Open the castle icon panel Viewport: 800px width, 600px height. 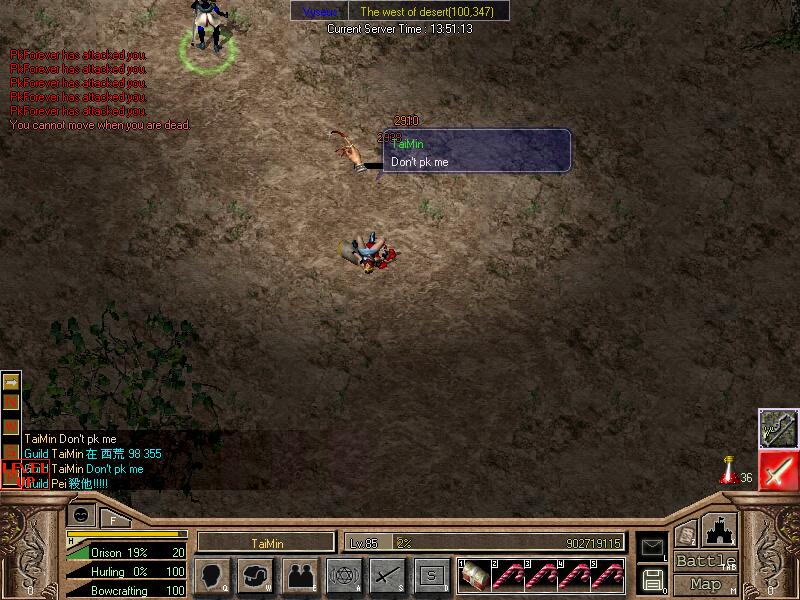(x=720, y=530)
